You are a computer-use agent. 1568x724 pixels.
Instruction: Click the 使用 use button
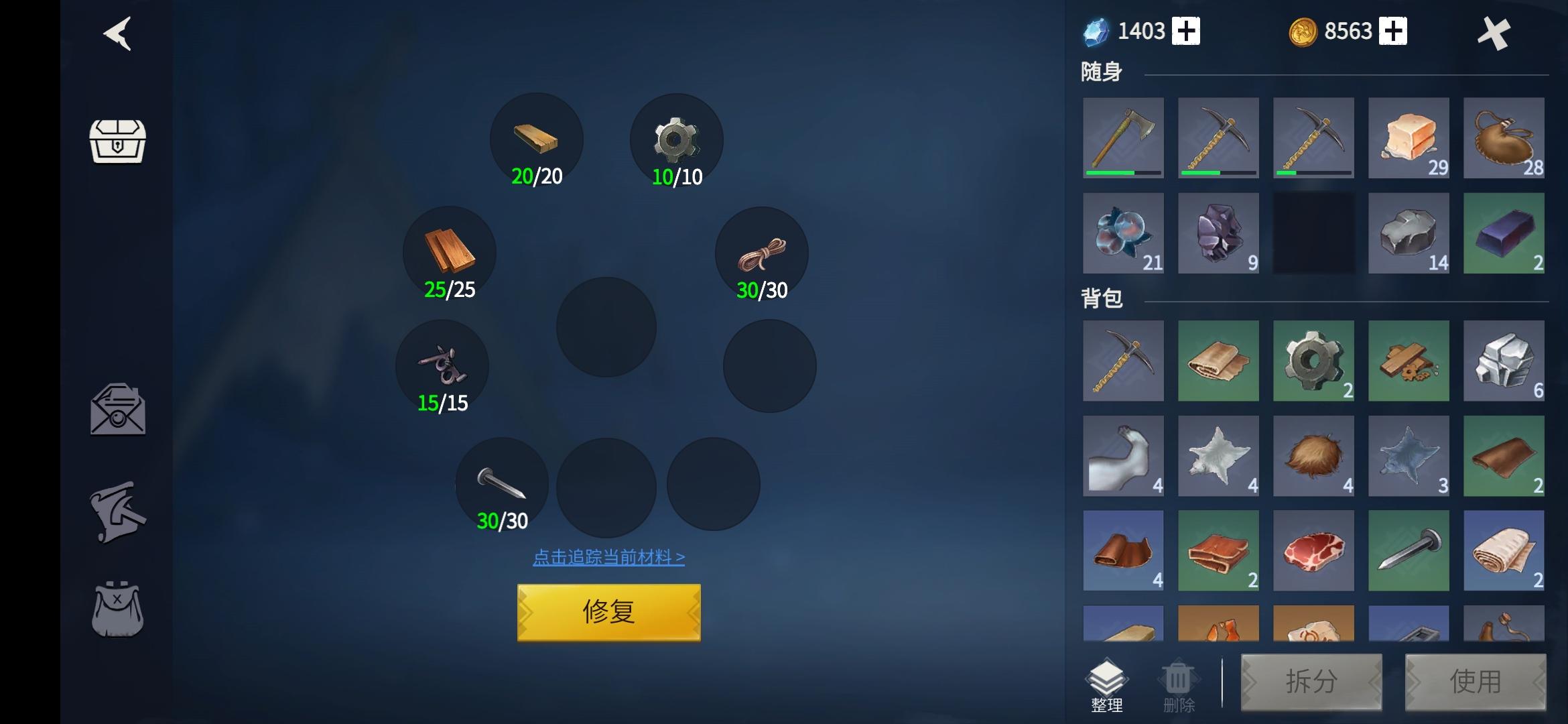tap(1475, 682)
